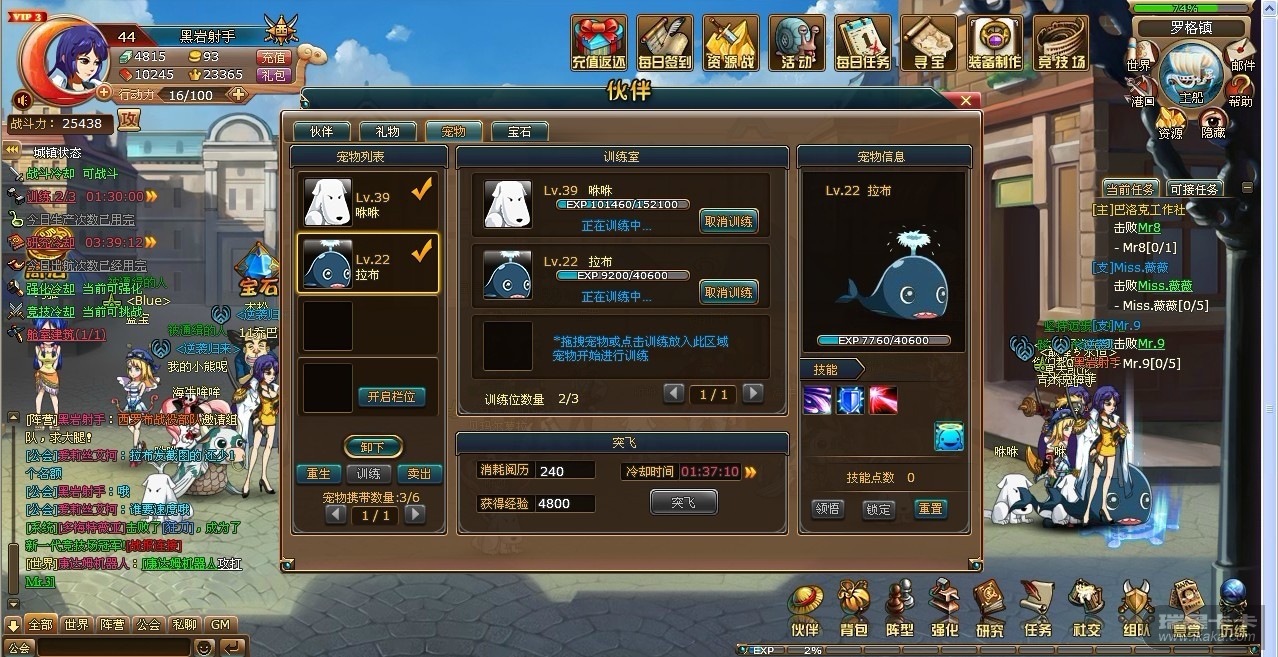Screen dimensions: 1278x657
Task: Lock skills using the 锁定 button
Action: [x=878, y=509]
